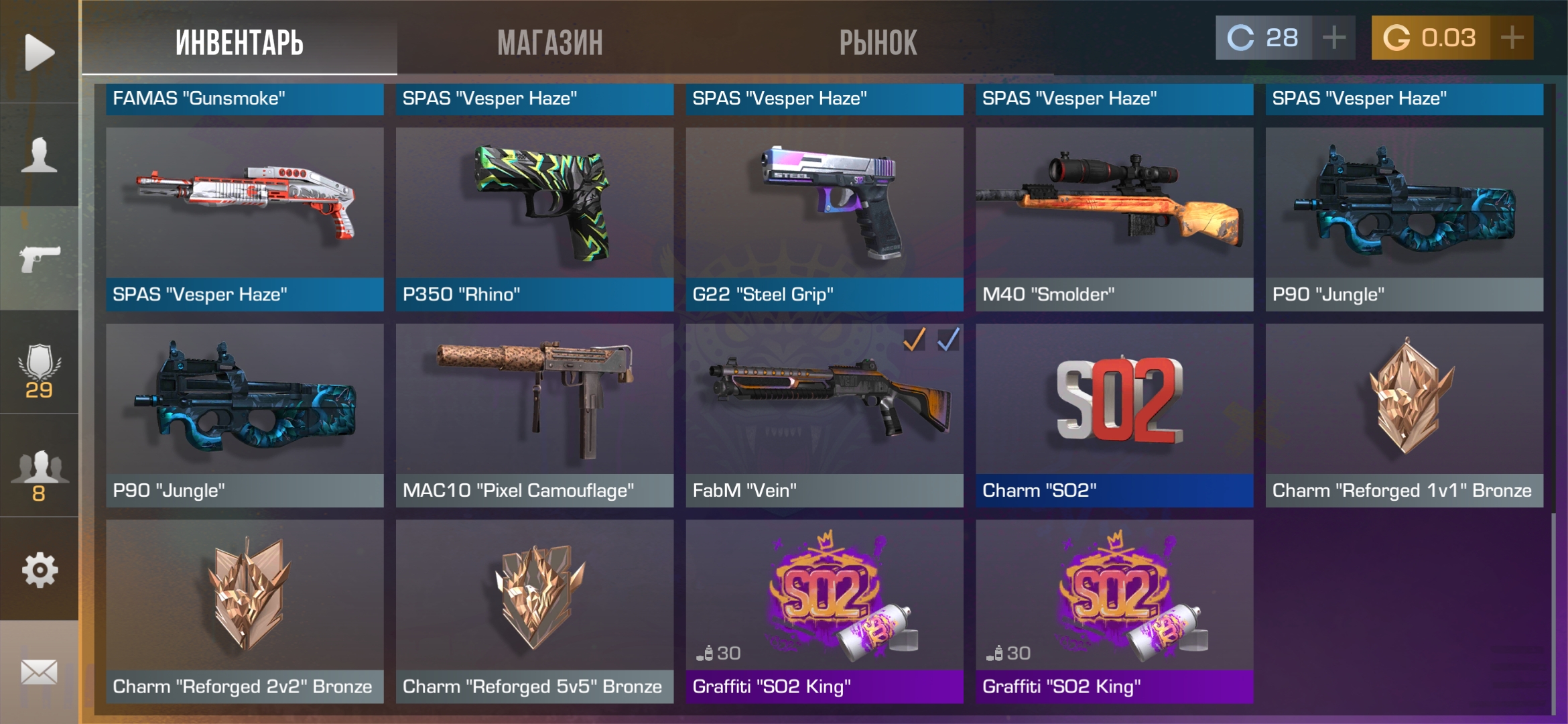Image resolution: width=1568 pixels, height=724 pixels.
Task: Add gold with the plus button
Action: [1512, 38]
